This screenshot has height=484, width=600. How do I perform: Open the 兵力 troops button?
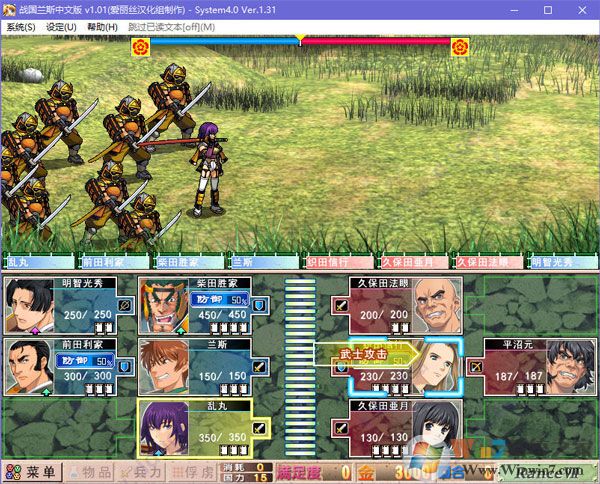pos(140,472)
